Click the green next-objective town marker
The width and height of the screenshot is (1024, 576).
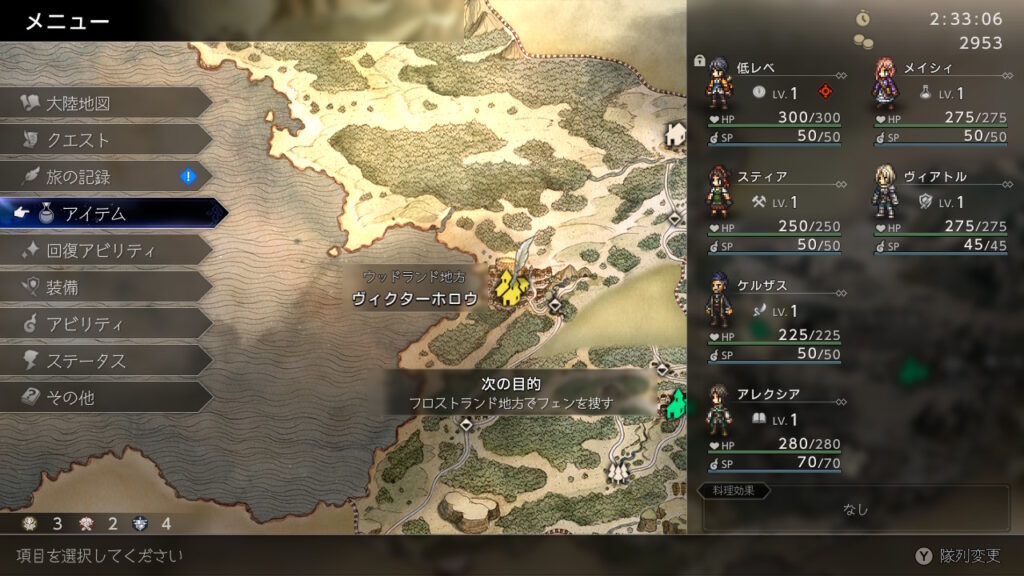point(676,404)
